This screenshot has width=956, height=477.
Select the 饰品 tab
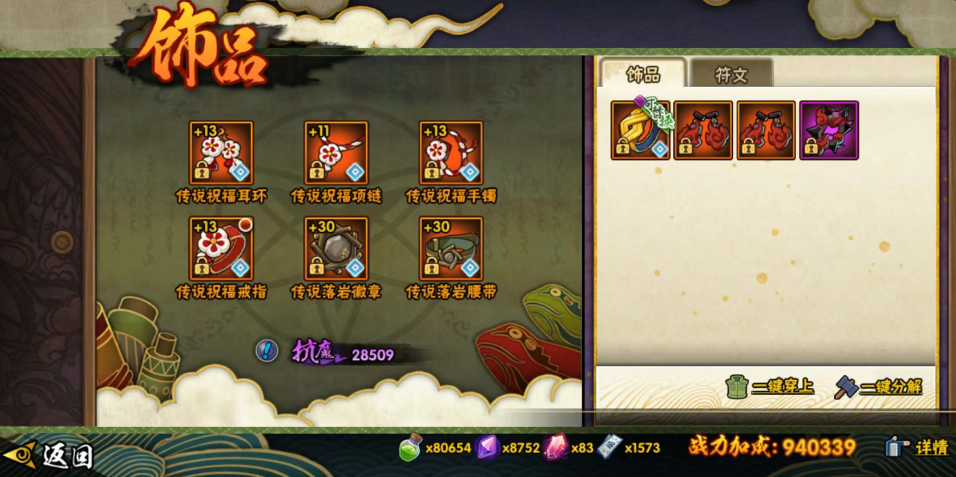643,74
